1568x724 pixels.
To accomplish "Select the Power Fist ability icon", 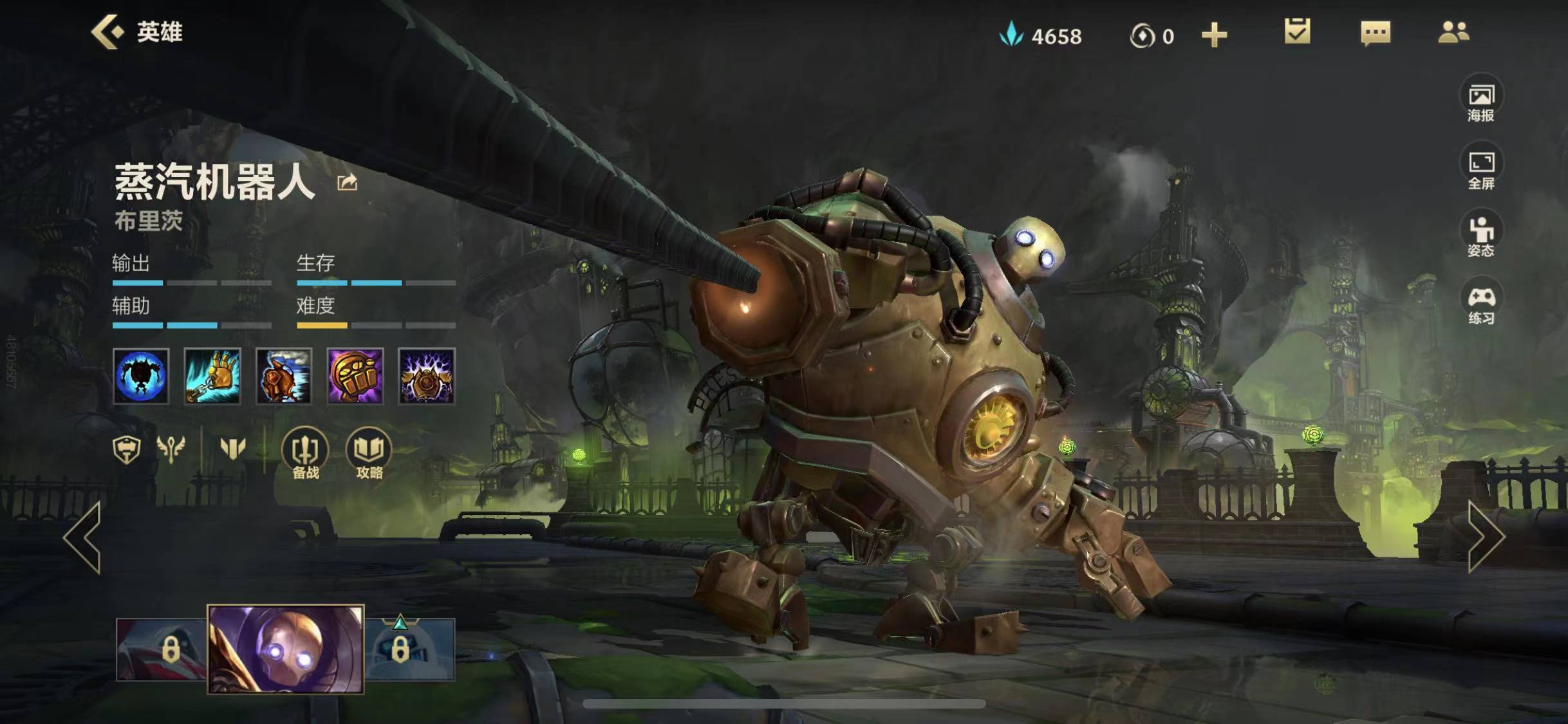I will [x=355, y=376].
